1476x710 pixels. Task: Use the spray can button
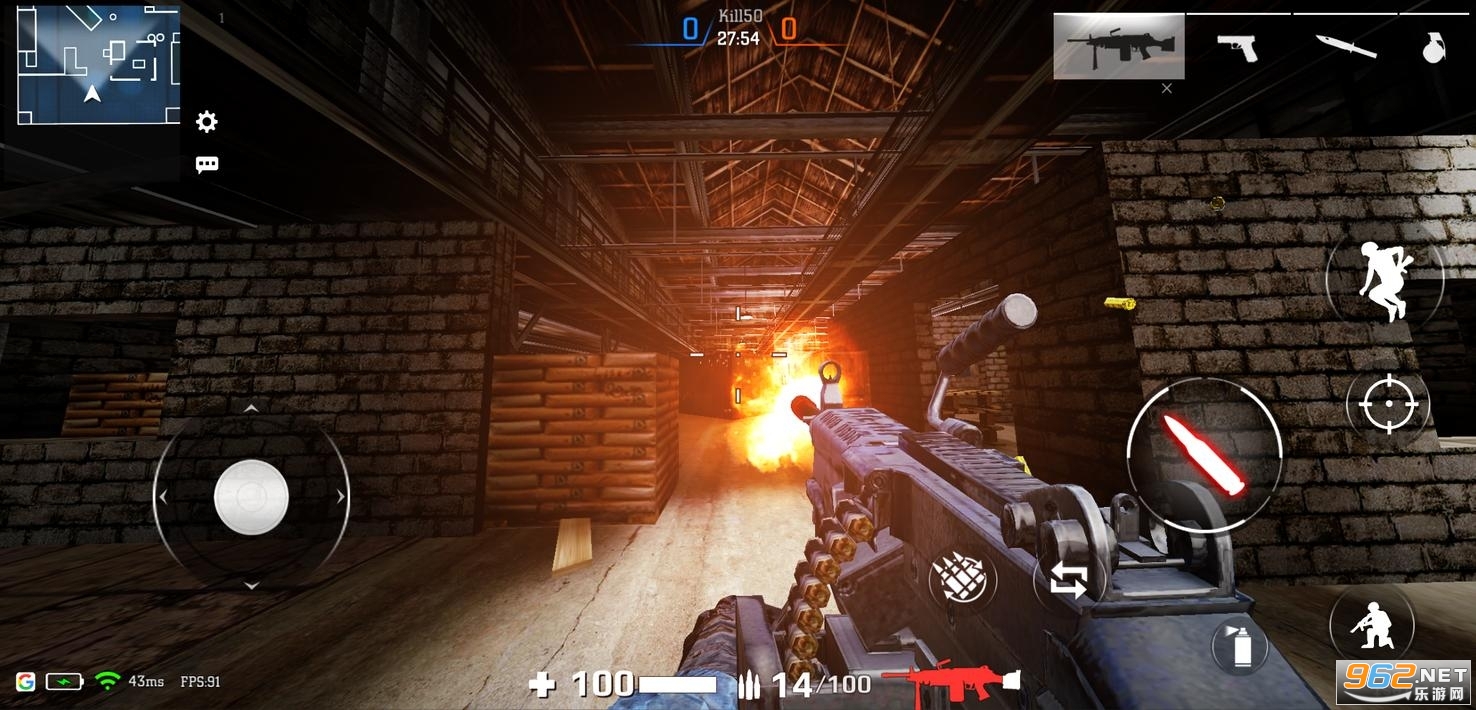[x=1241, y=646]
